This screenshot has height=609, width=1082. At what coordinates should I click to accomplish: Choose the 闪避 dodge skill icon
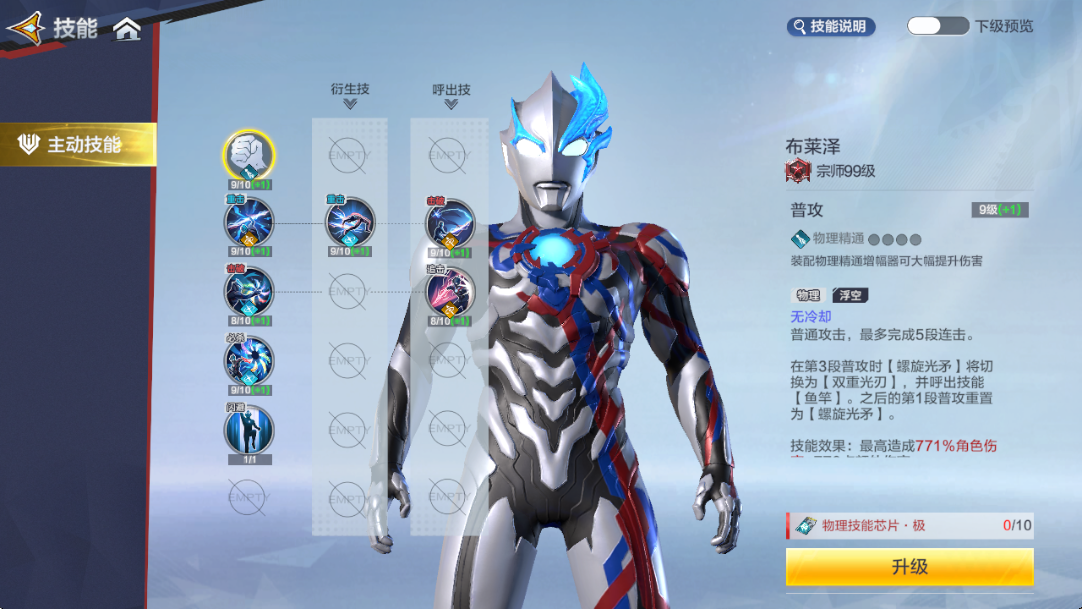click(248, 428)
